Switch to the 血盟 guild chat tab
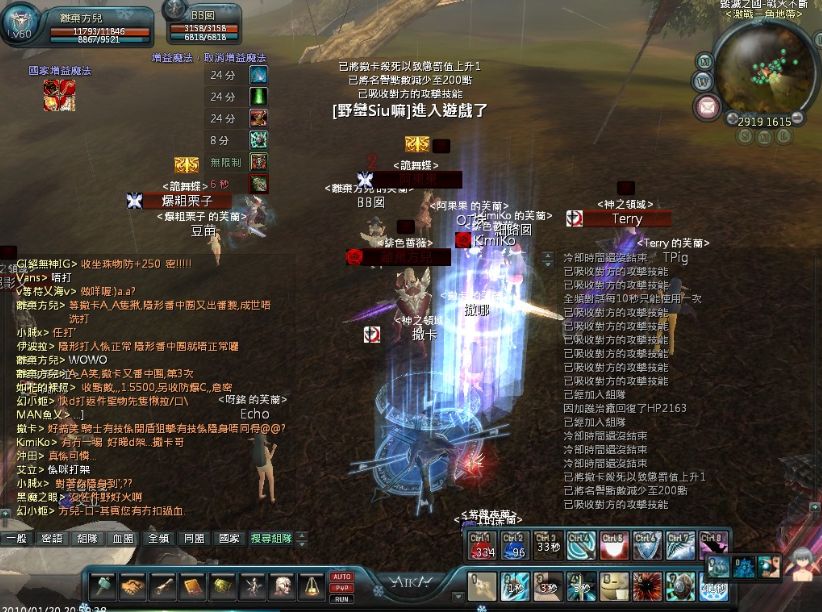 [123, 538]
